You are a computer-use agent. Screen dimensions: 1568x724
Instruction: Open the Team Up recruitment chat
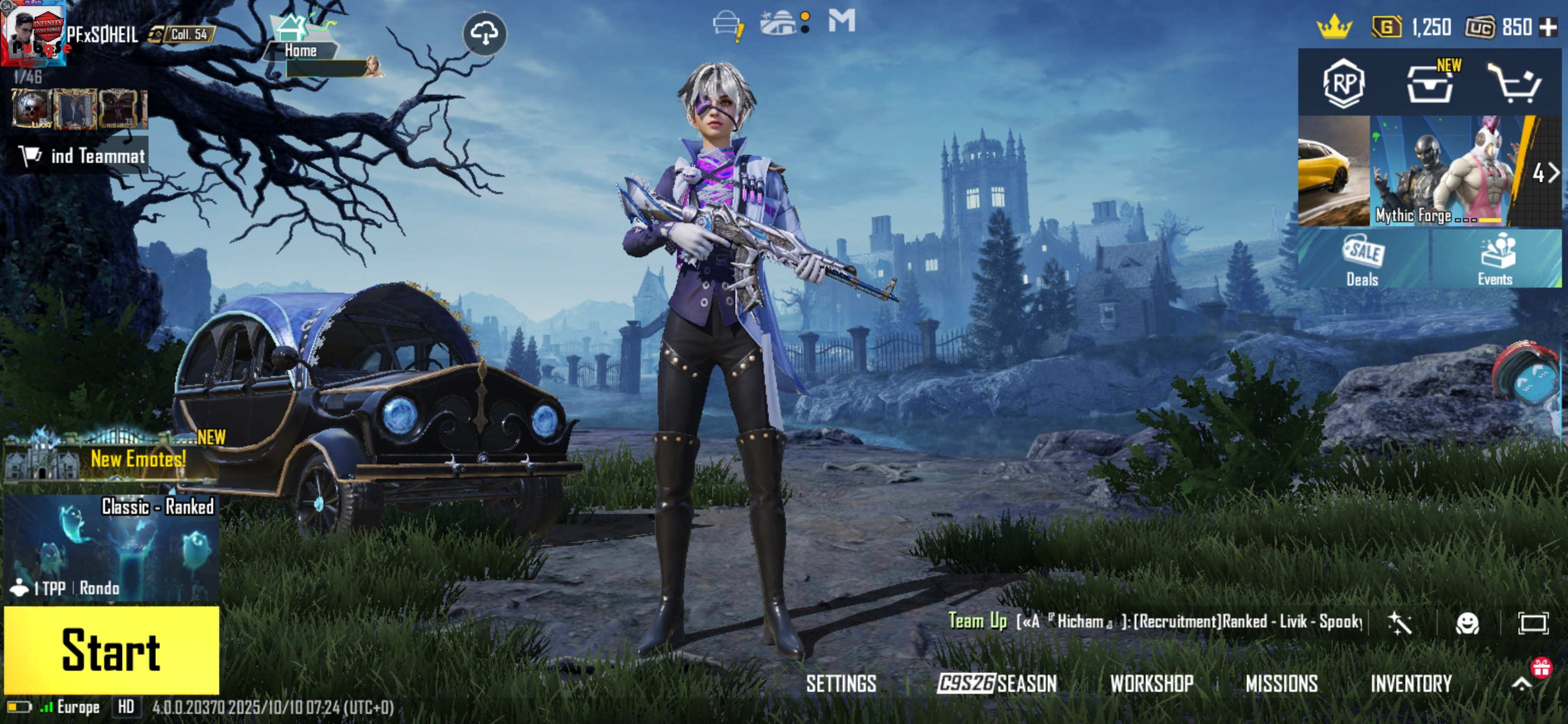[1156, 622]
